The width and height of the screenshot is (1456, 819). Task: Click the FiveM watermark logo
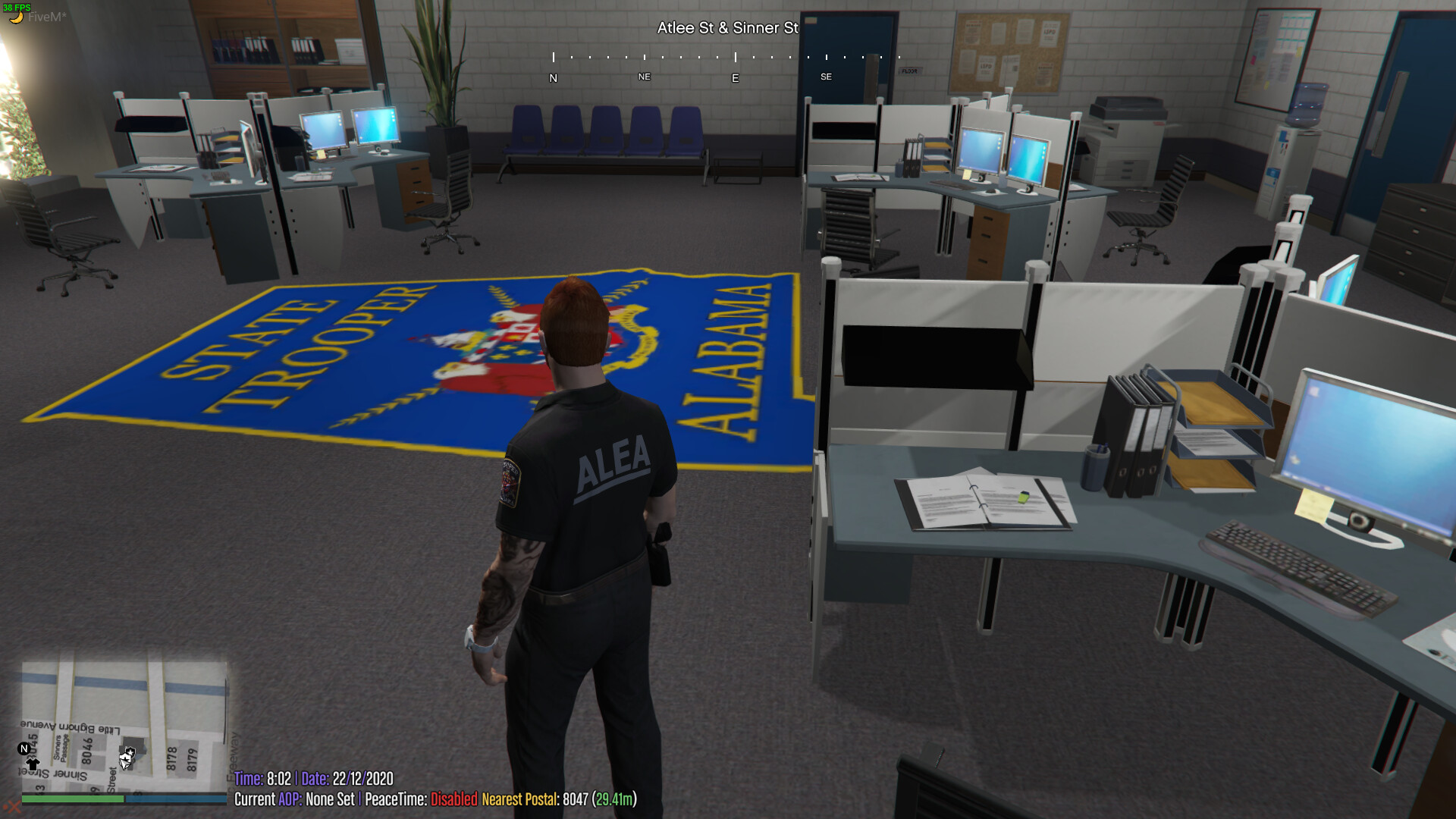(x=47, y=17)
